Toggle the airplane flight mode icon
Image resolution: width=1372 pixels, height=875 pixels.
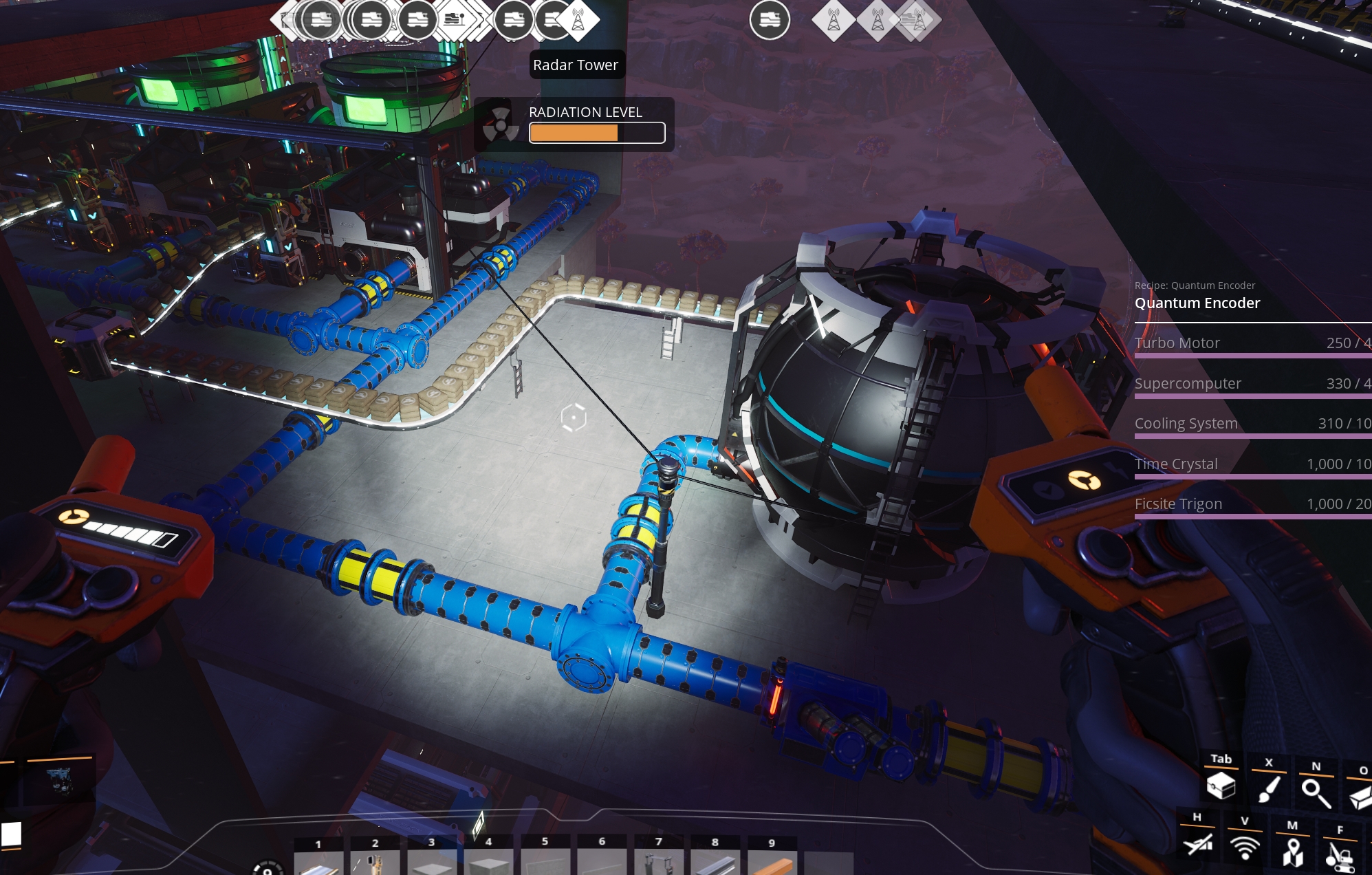1198,843
